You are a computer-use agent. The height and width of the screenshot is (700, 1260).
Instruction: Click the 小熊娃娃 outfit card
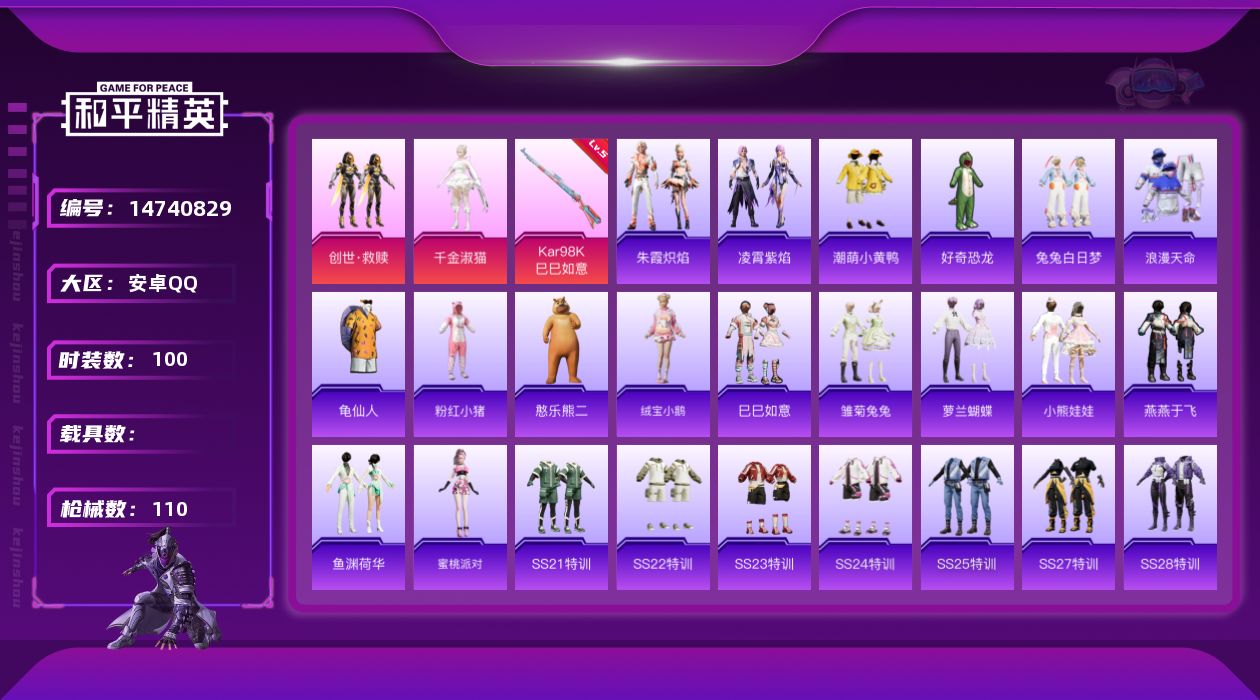click(x=1068, y=364)
